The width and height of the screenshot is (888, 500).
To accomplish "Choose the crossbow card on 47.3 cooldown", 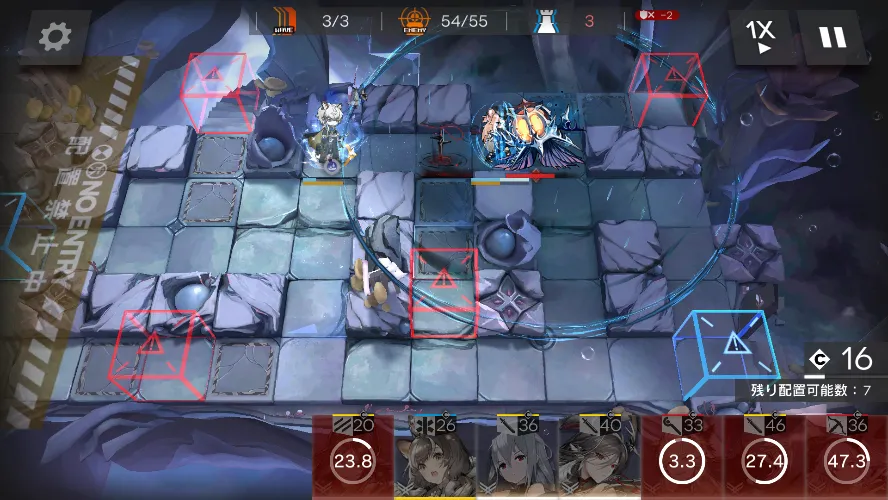I will click(x=846, y=458).
